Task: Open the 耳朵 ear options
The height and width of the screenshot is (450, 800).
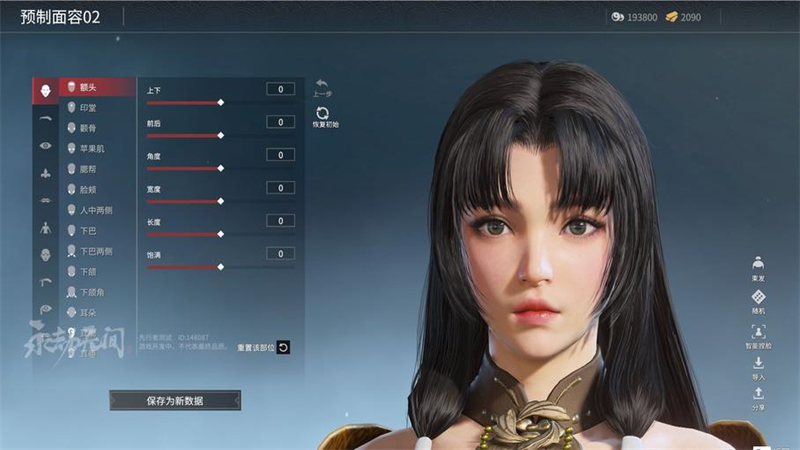Action: pos(97,313)
